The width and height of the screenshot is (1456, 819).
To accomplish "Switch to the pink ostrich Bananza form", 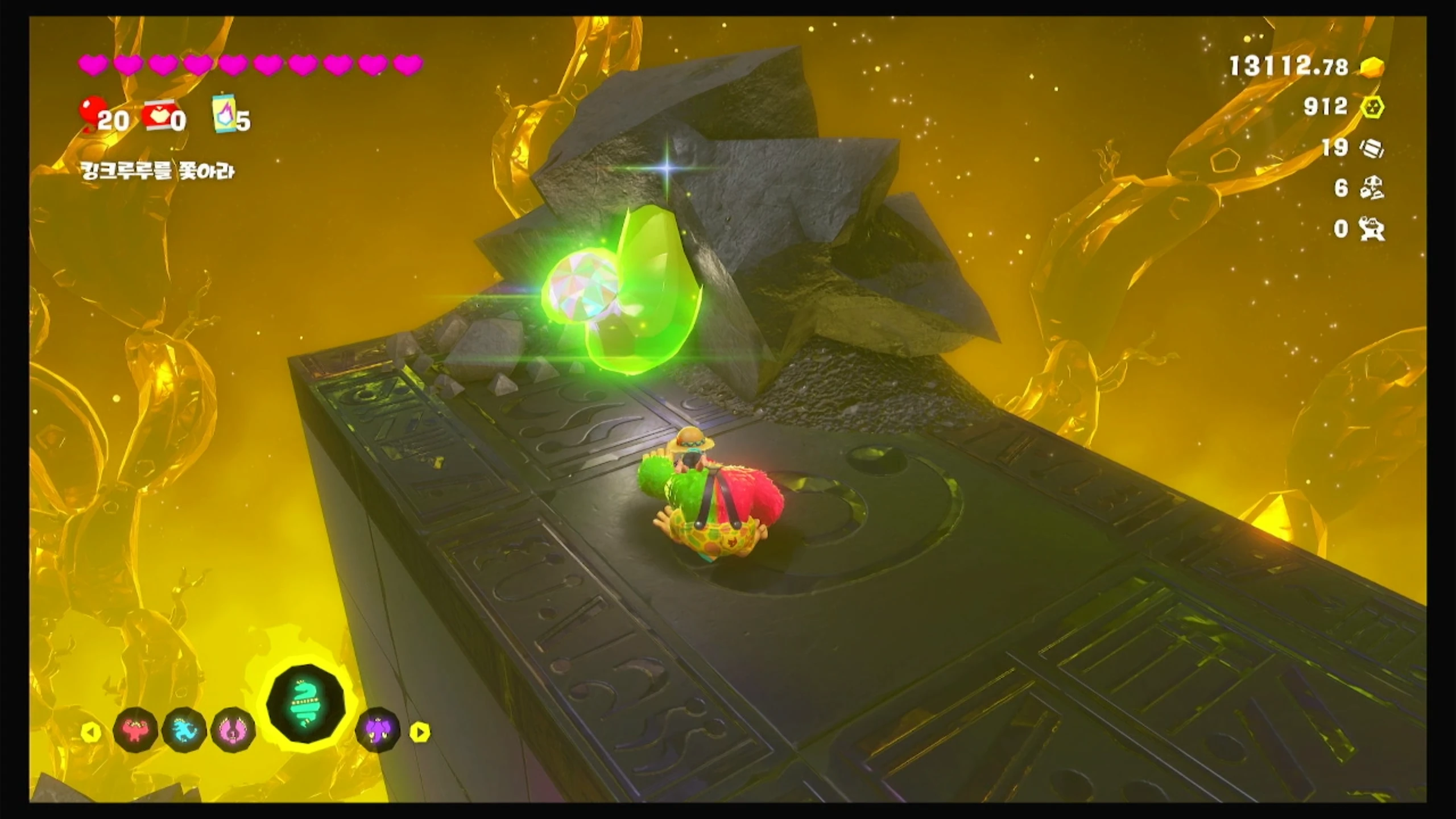I will (x=233, y=730).
